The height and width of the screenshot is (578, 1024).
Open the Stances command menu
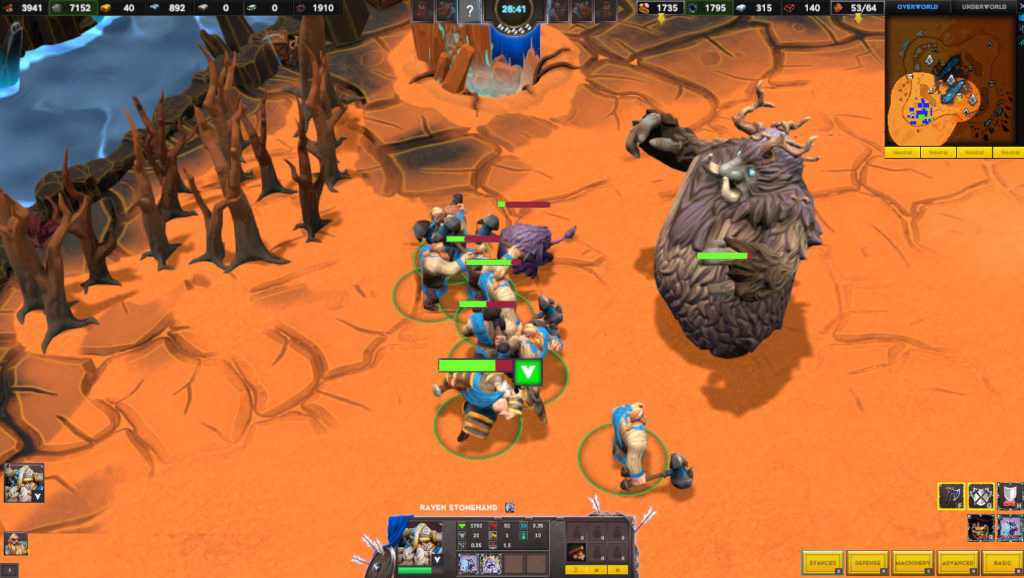tap(823, 563)
